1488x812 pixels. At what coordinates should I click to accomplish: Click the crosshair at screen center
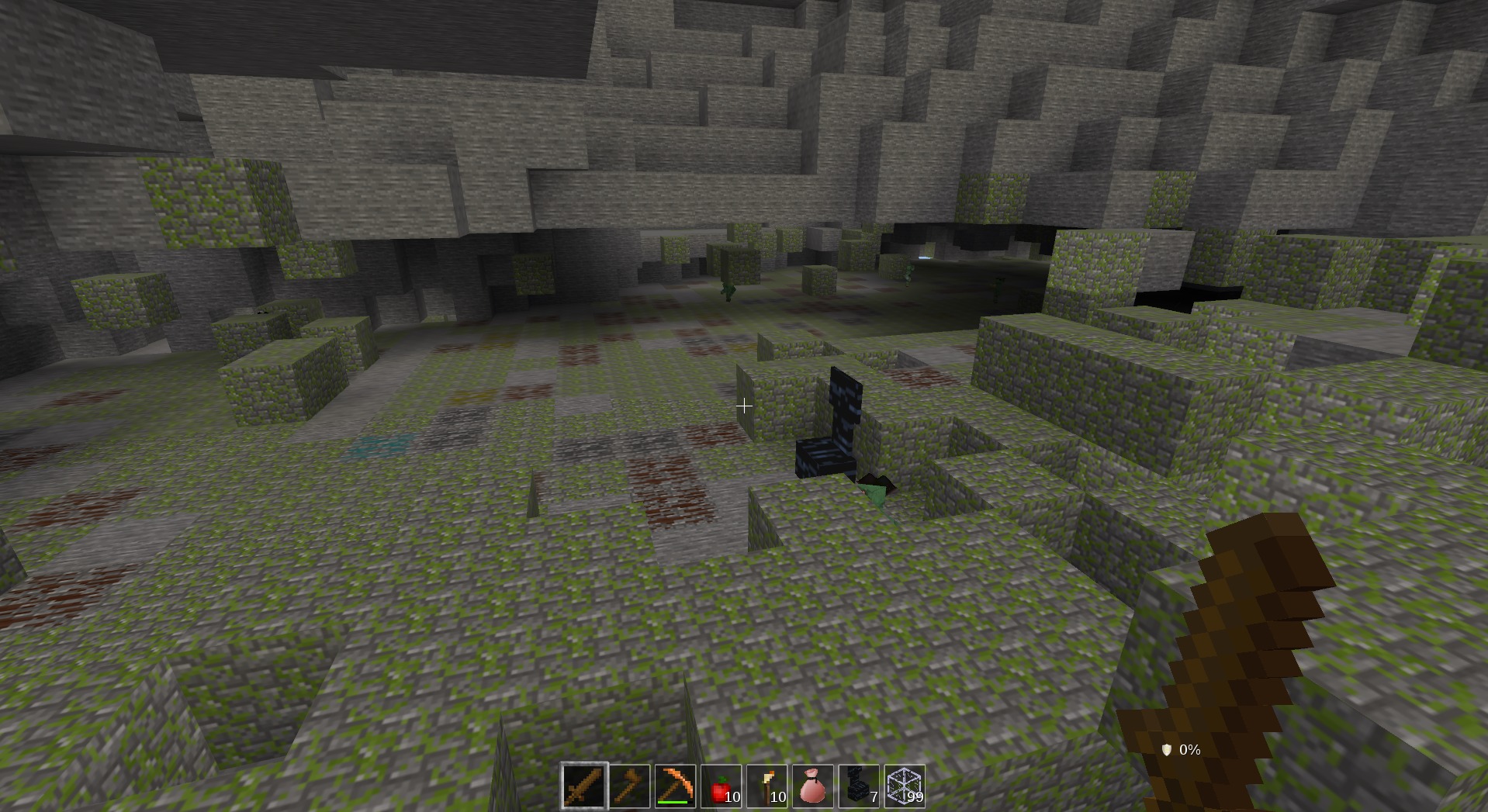(744, 406)
